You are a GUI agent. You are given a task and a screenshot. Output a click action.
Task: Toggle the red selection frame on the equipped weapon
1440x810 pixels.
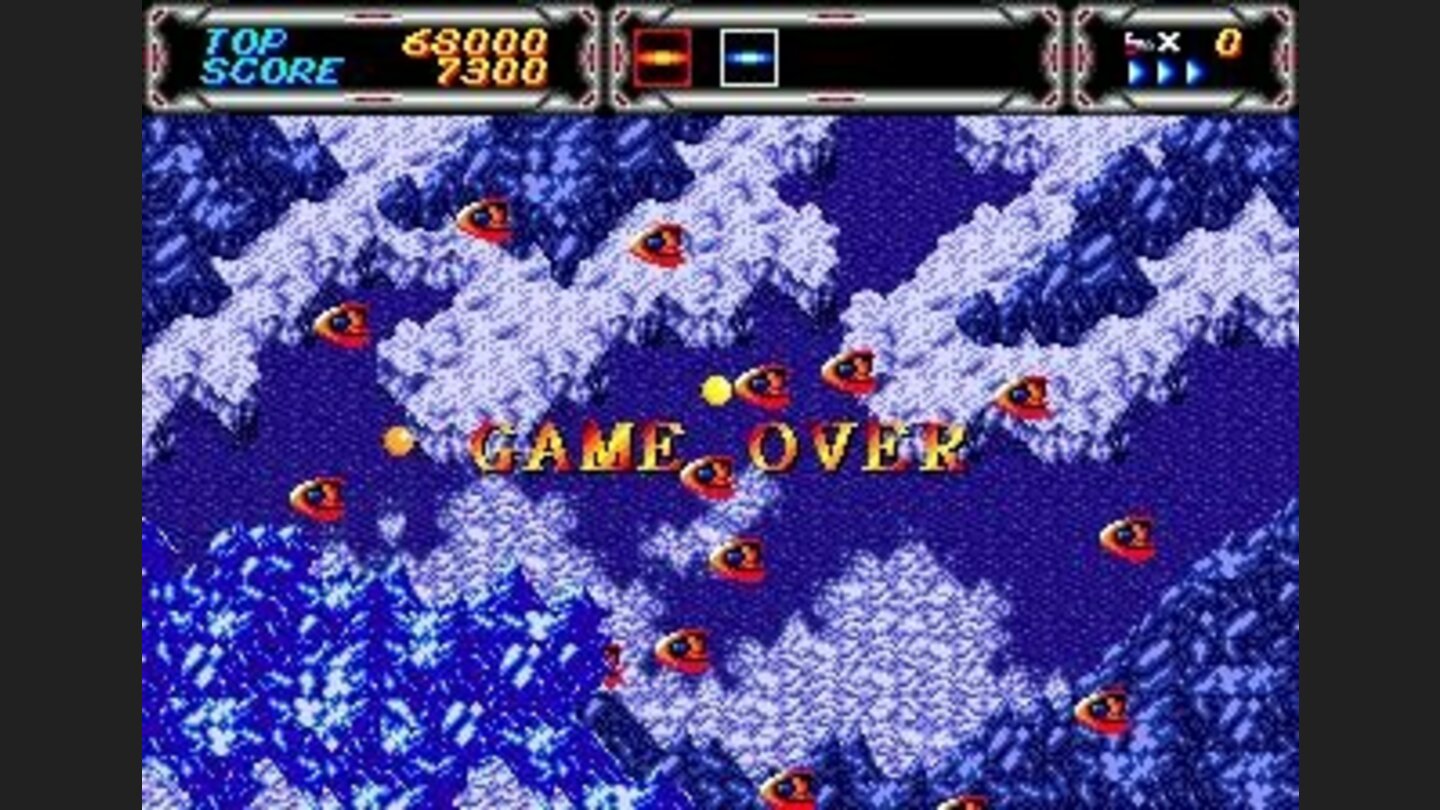pos(662,59)
